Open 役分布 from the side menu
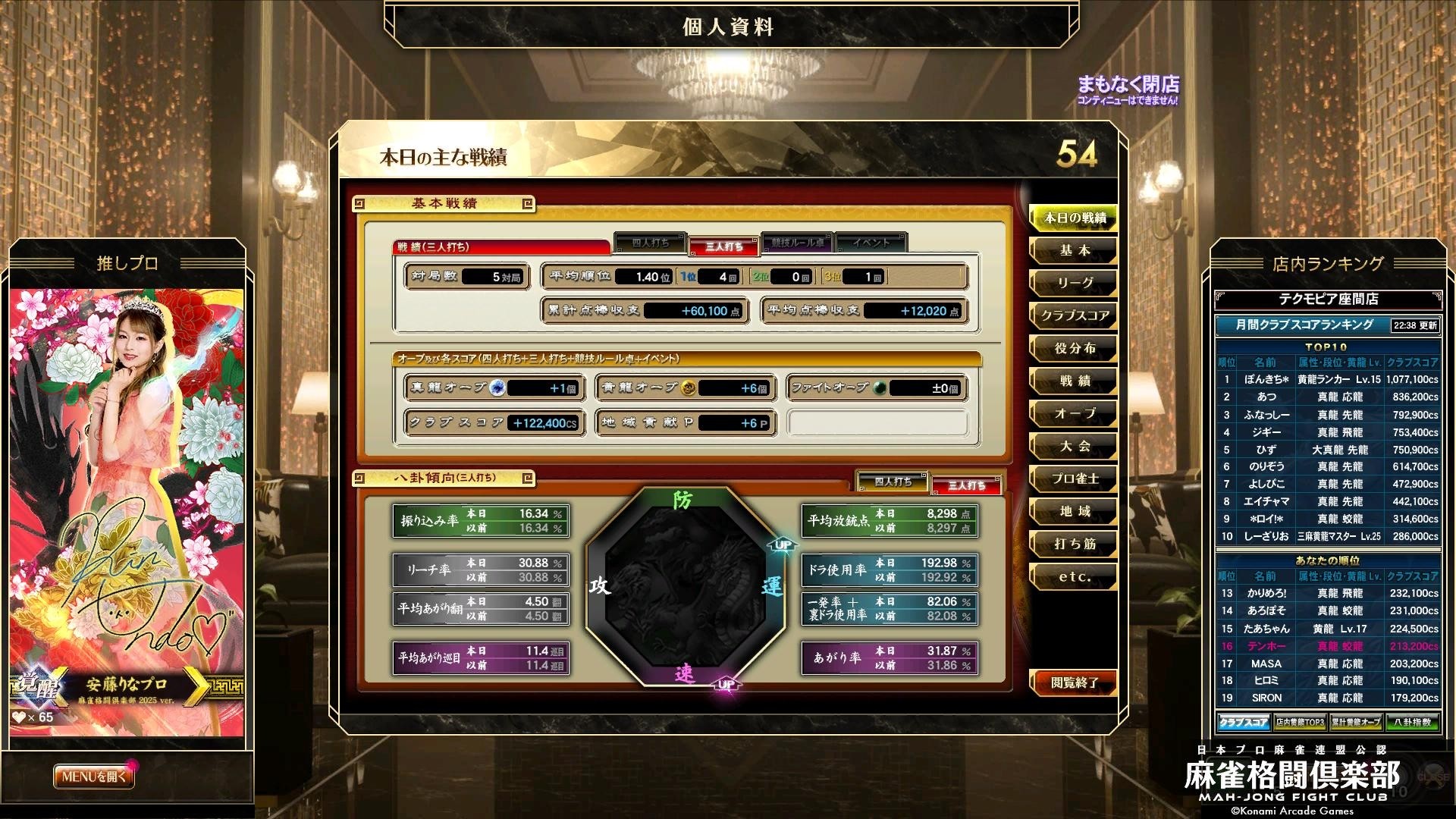1456x819 pixels. [1073, 348]
